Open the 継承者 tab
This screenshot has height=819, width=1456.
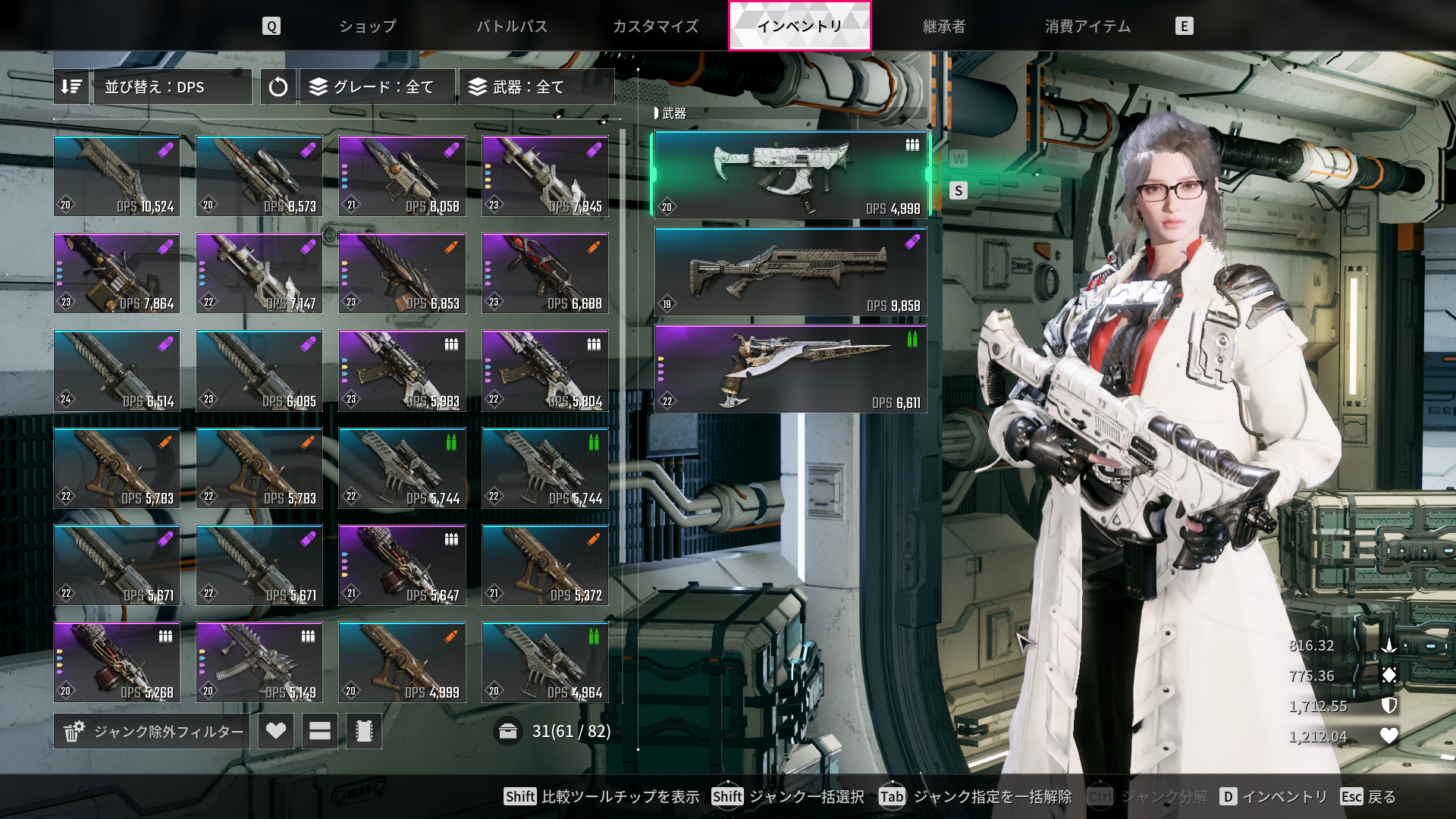(944, 27)
